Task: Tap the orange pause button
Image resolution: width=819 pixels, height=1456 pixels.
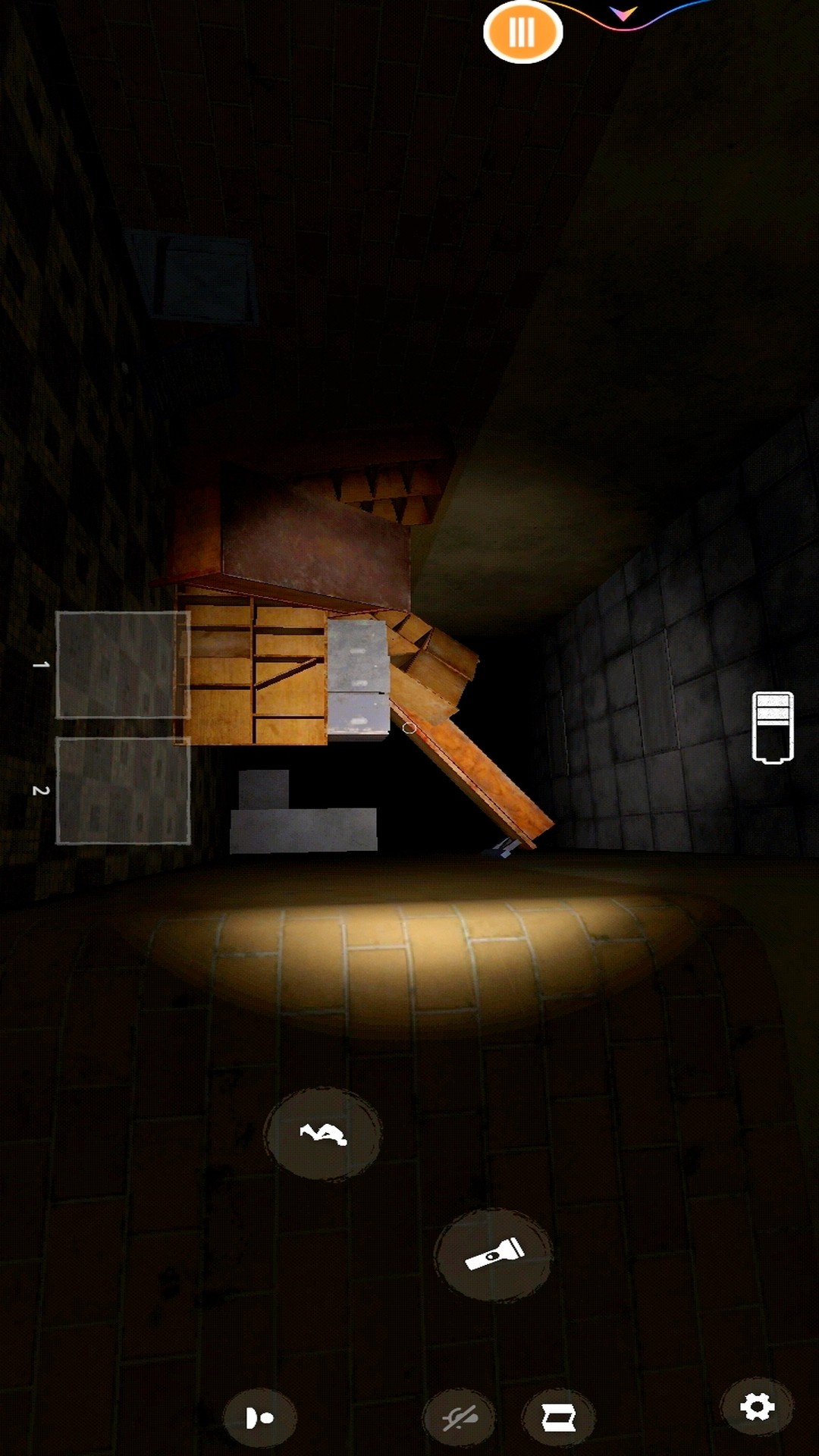Action: tap(522, 32)
